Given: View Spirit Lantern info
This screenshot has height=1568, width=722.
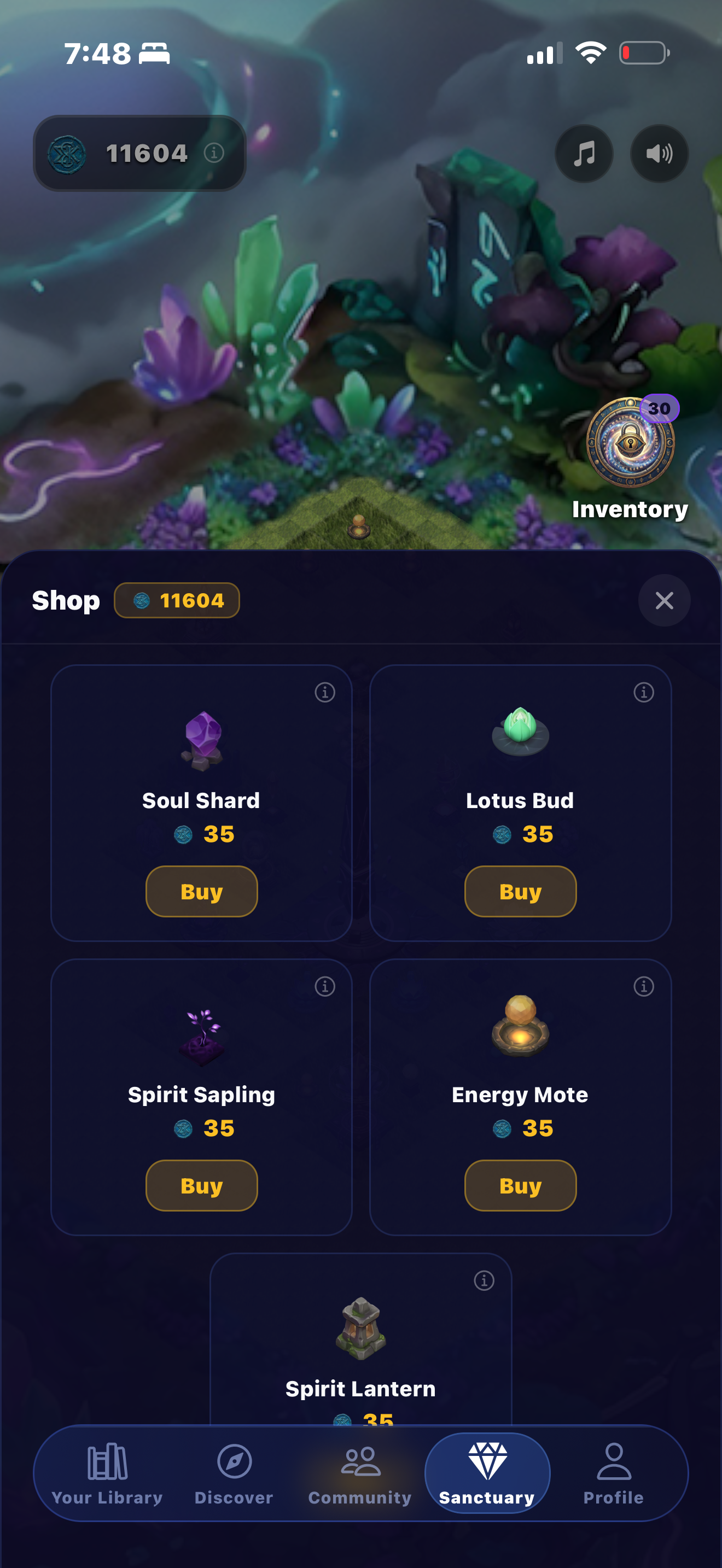Looking at the screenshot, I should point(486,1280).
